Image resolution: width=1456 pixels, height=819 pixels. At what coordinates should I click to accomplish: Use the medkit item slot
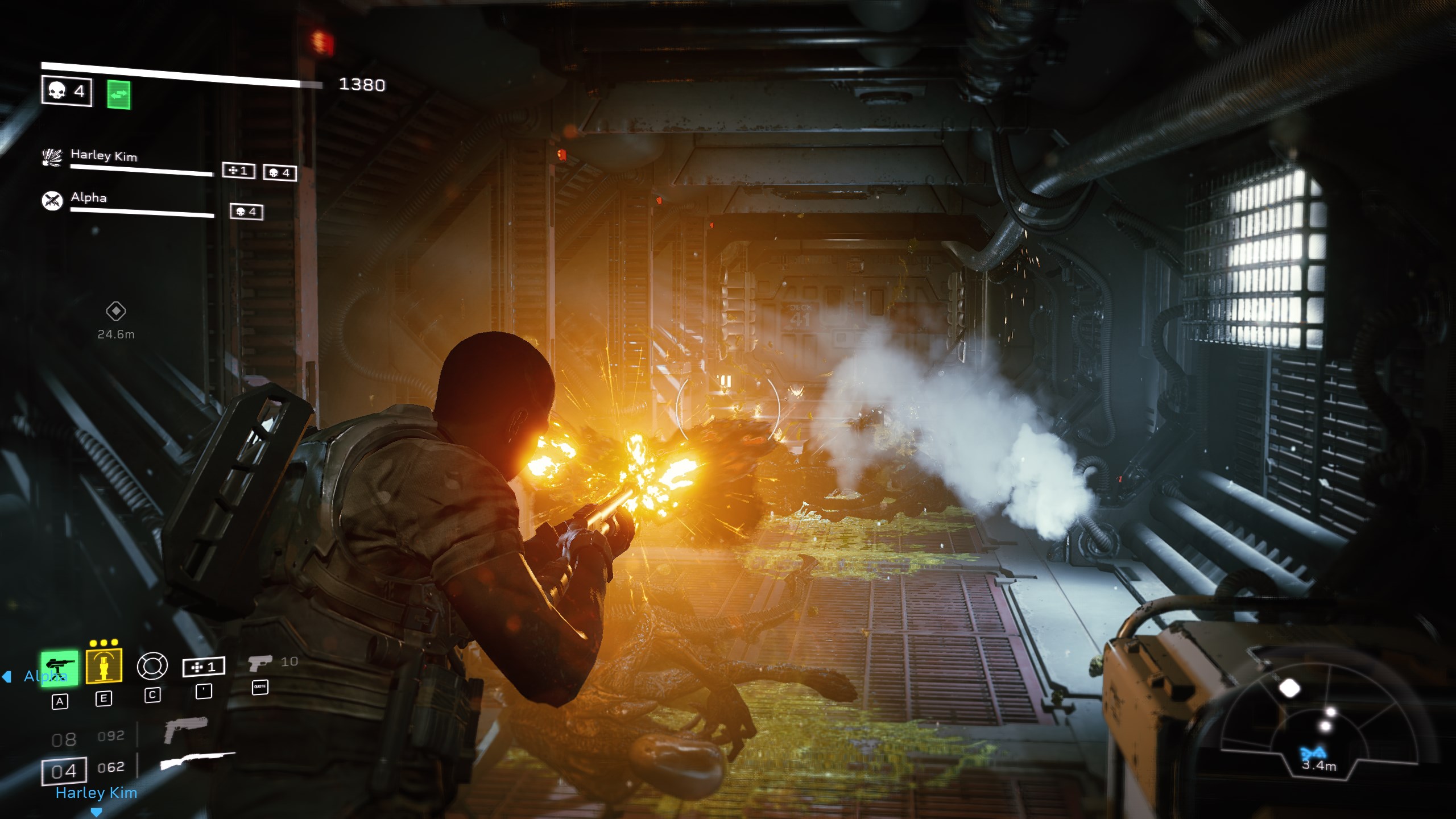[204, 667]
